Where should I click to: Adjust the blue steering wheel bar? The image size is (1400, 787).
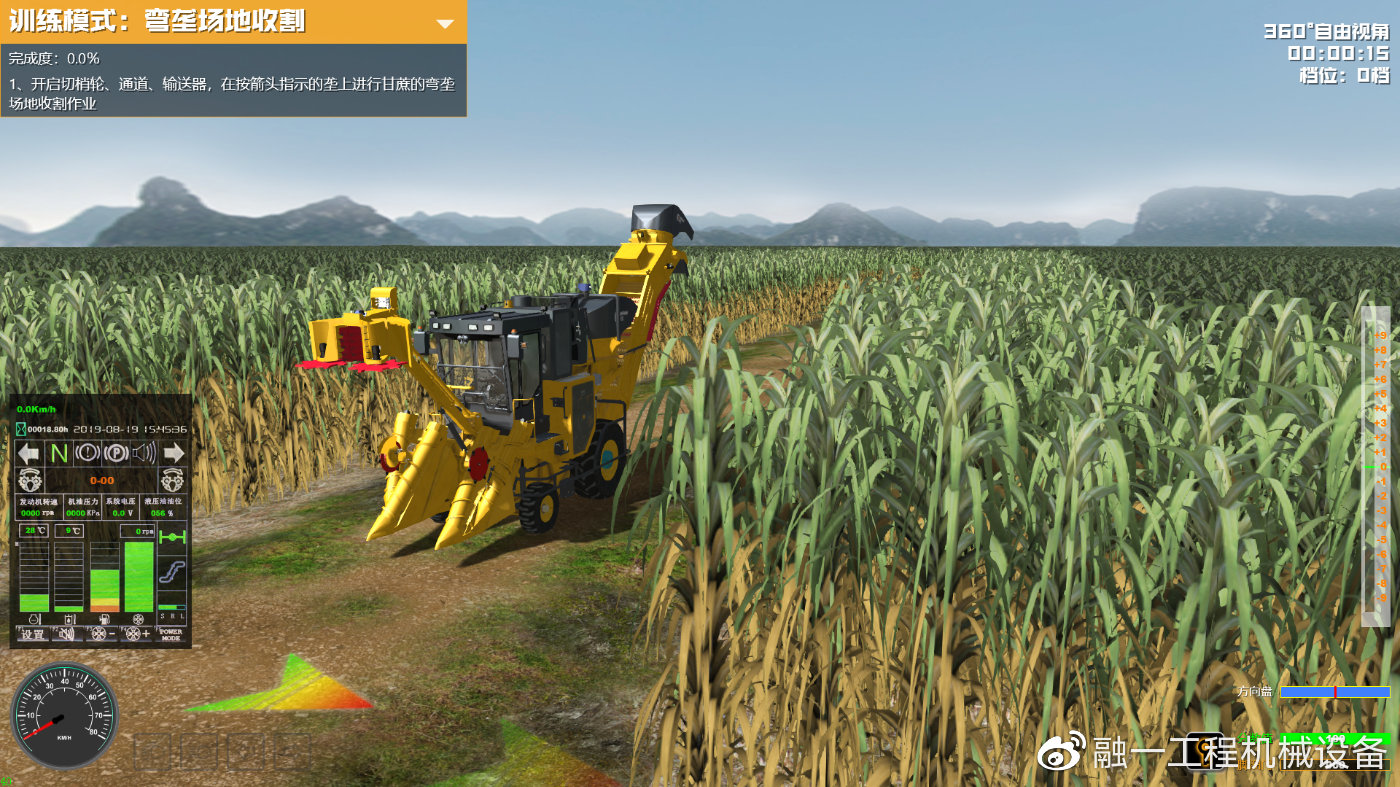tap(1334, 692)
